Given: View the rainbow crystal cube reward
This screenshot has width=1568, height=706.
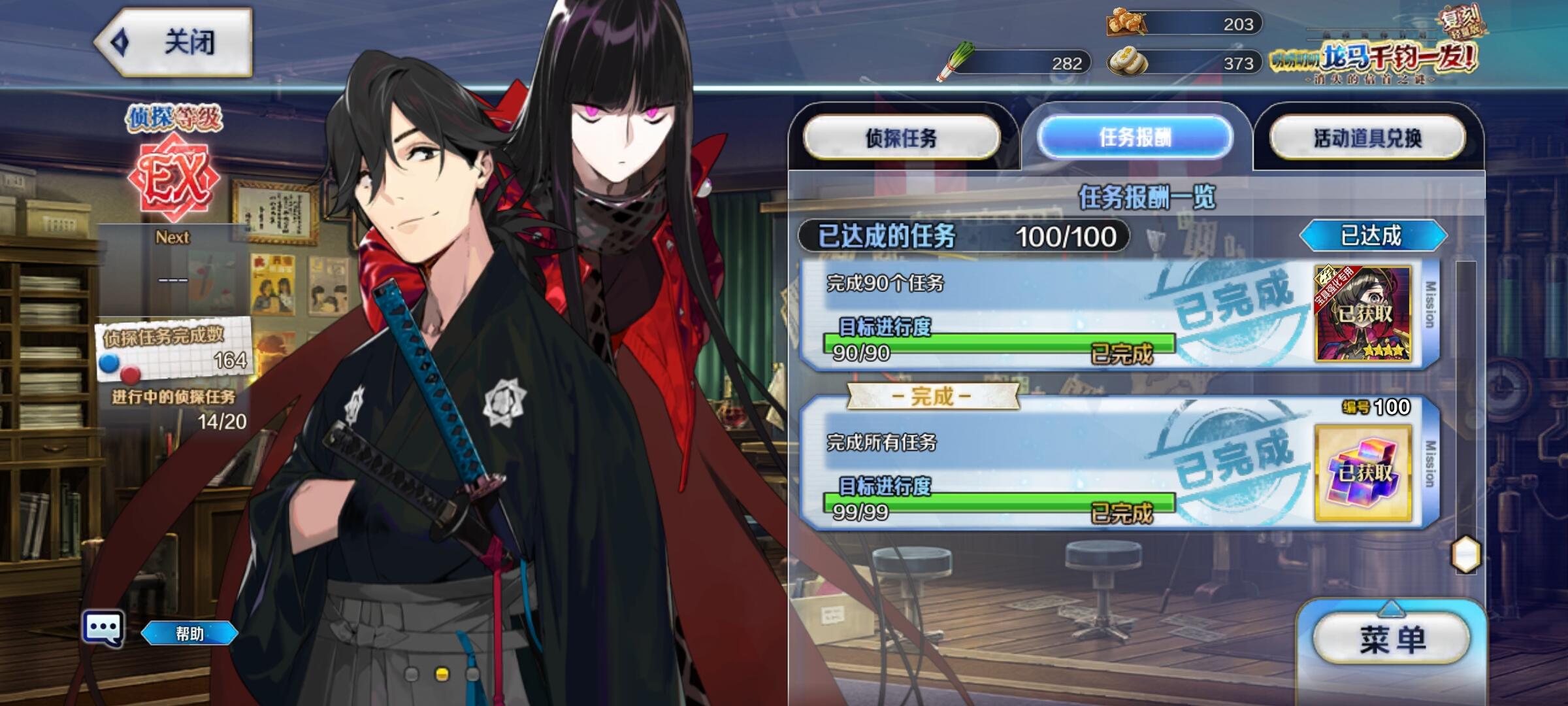Looking at the screenshot, I should click(x=1363, y=473).
